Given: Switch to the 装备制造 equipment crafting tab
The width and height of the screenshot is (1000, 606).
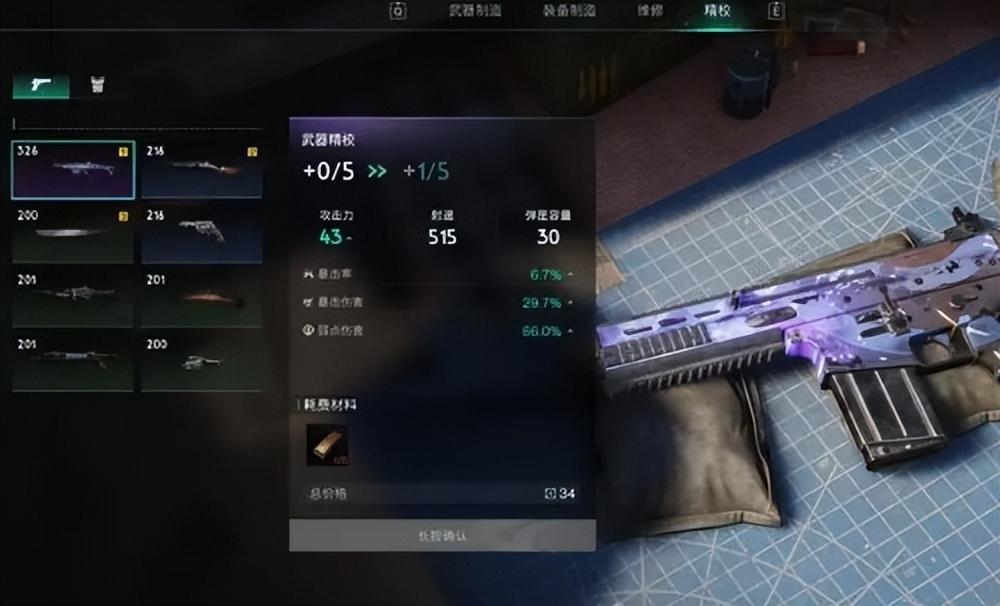Looking at the screenshot, I should click(x=571, y=11).
